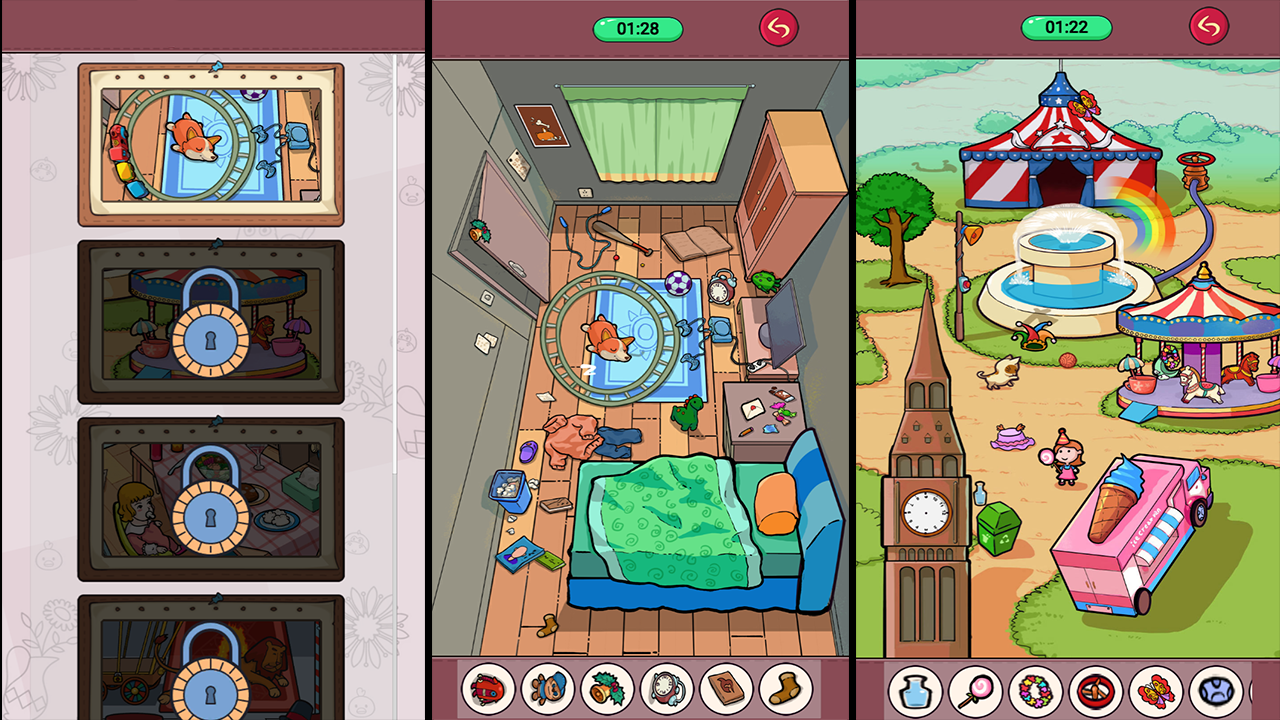
Task: Check the 01:28 countdown timer
Action: 637,28
